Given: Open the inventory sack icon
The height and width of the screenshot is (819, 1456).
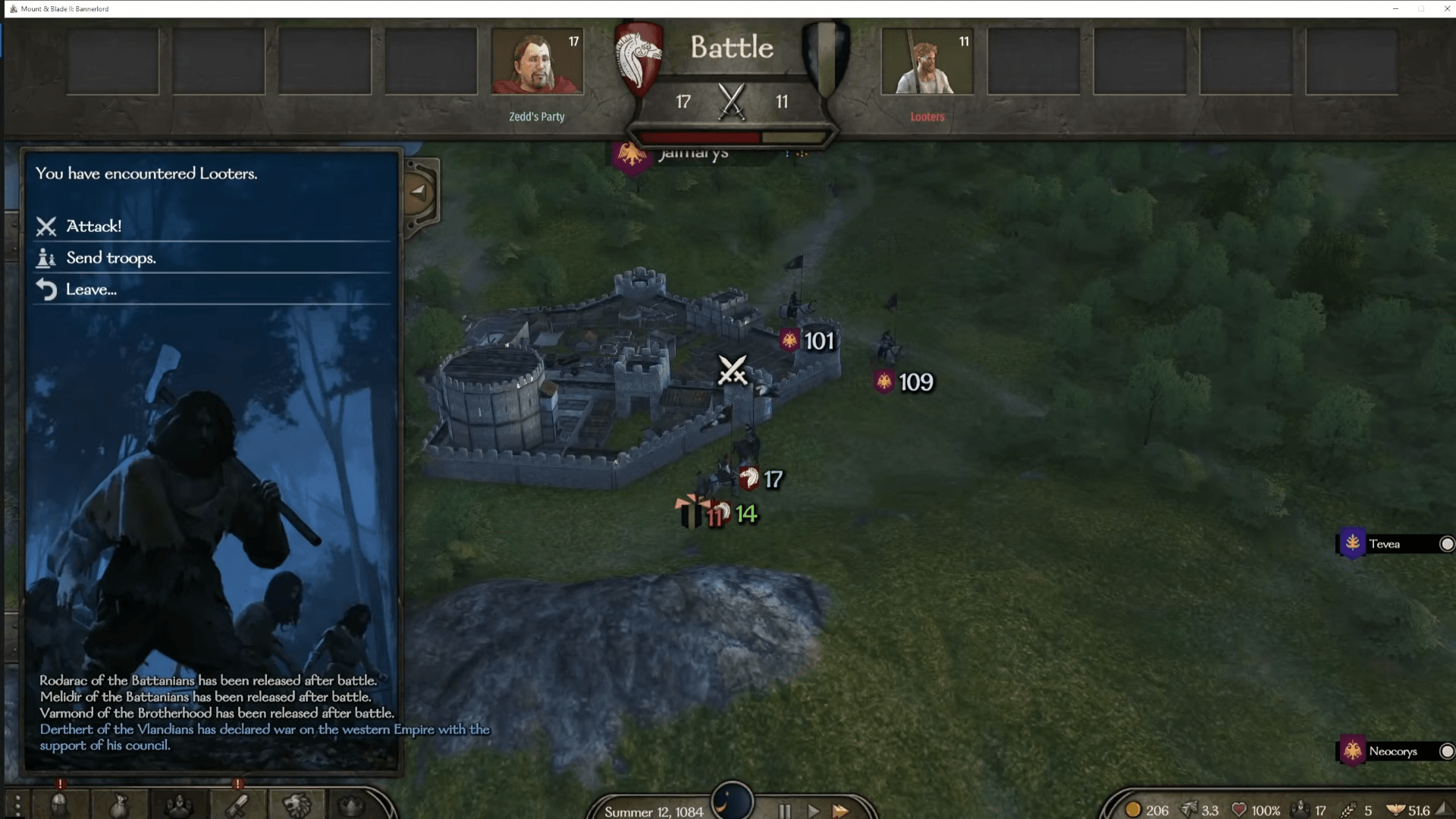Looking at the screenshot, I should pos(119,805).
